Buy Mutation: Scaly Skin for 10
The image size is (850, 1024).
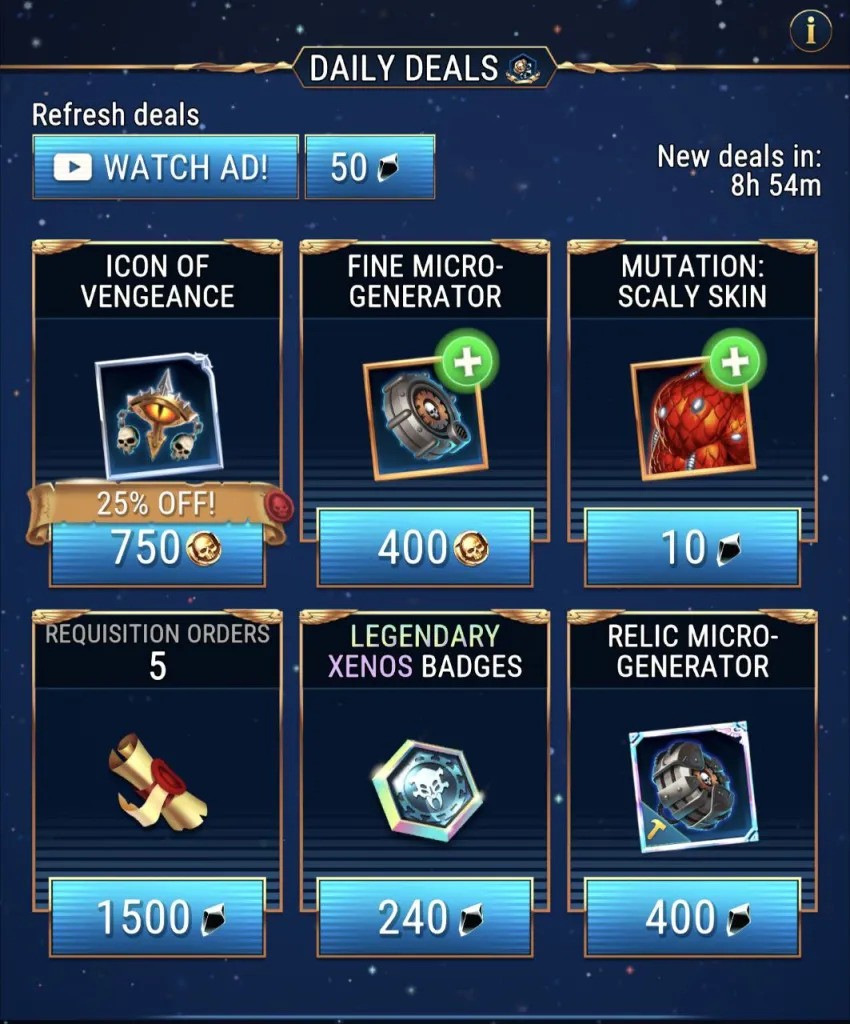692,547
